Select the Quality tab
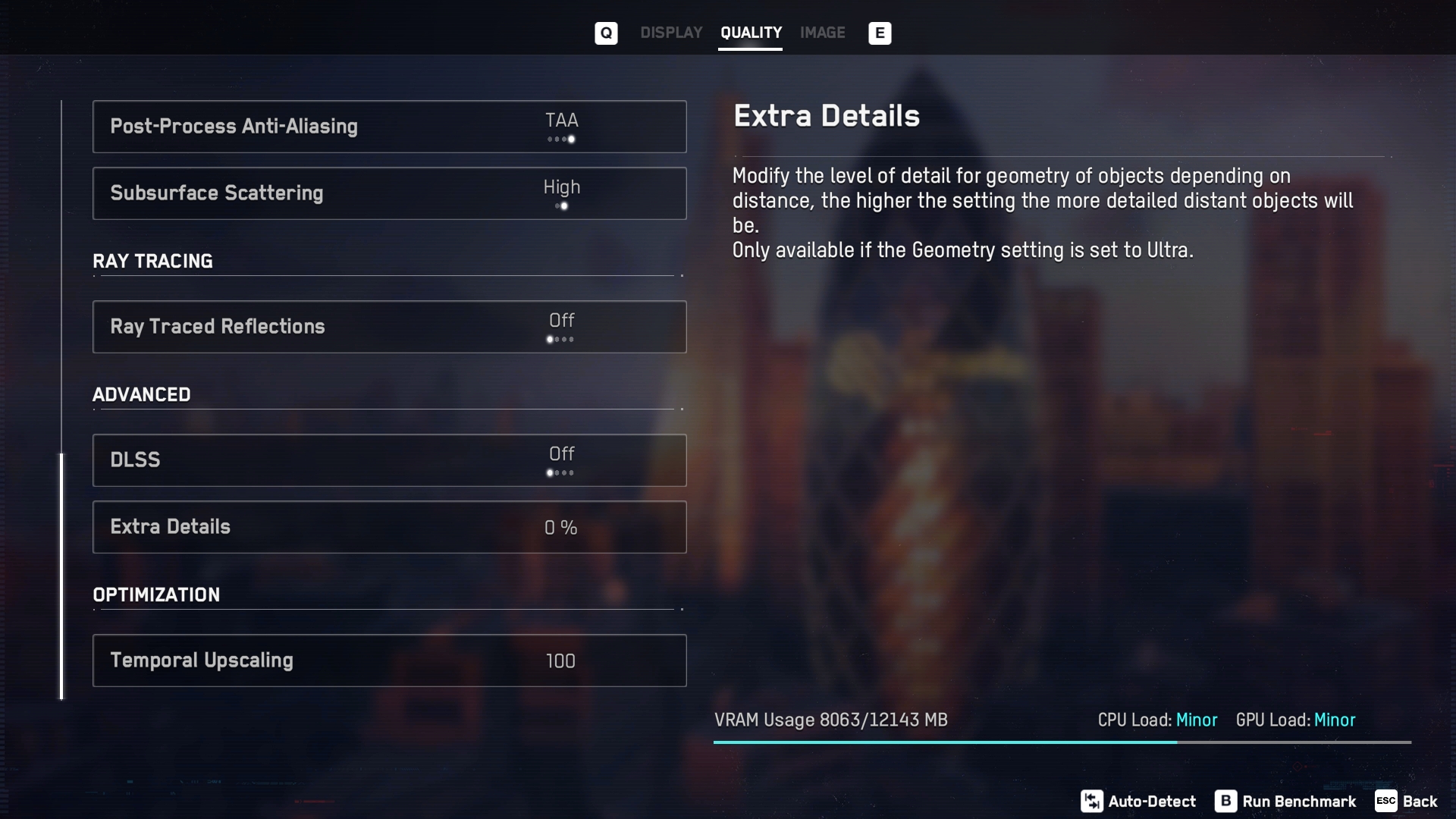Image resolution: width=1456 pixels, height=819 pixels. (750, 33)
